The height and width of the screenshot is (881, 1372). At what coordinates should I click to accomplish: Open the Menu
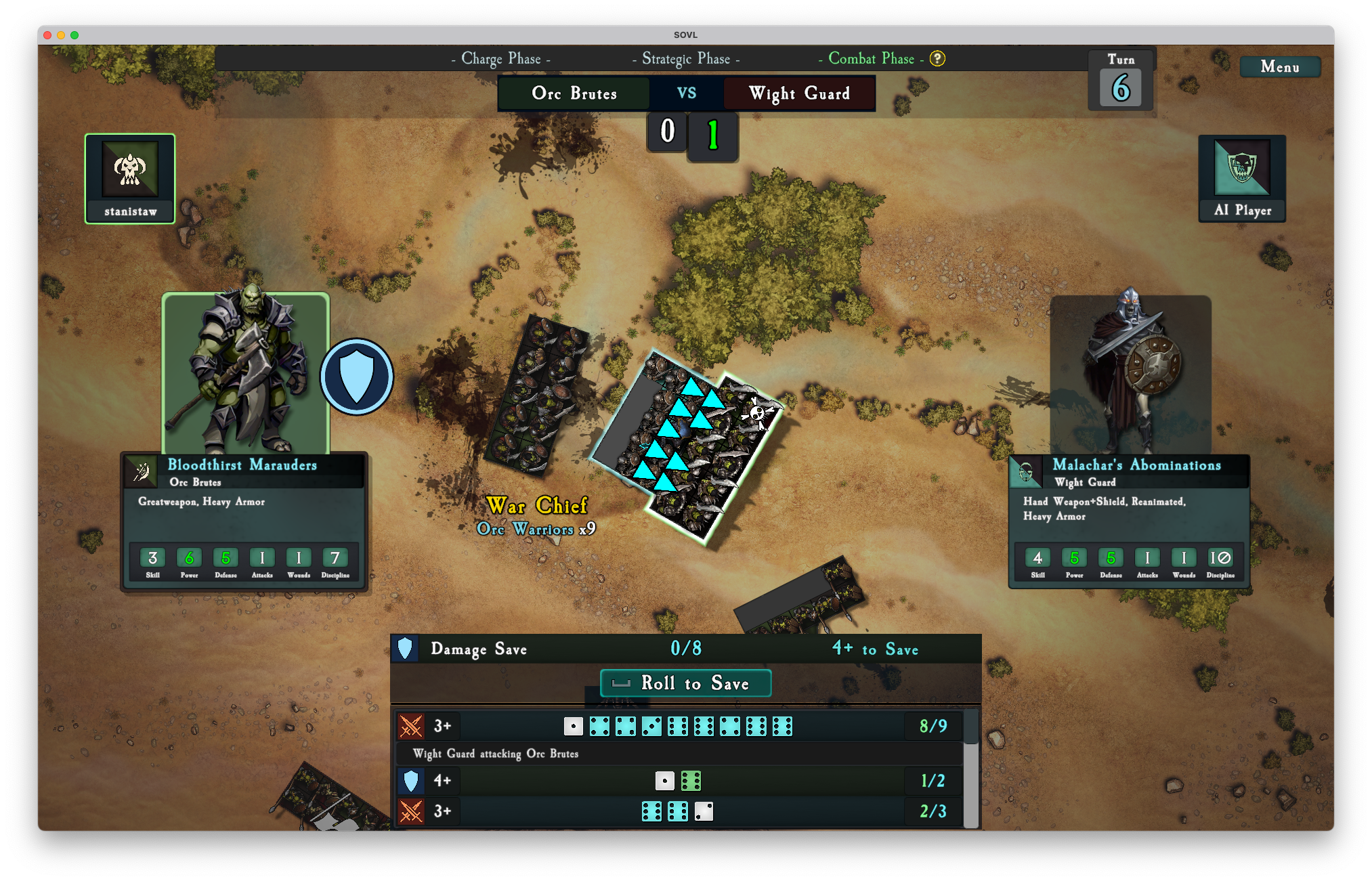[1279, 66]
